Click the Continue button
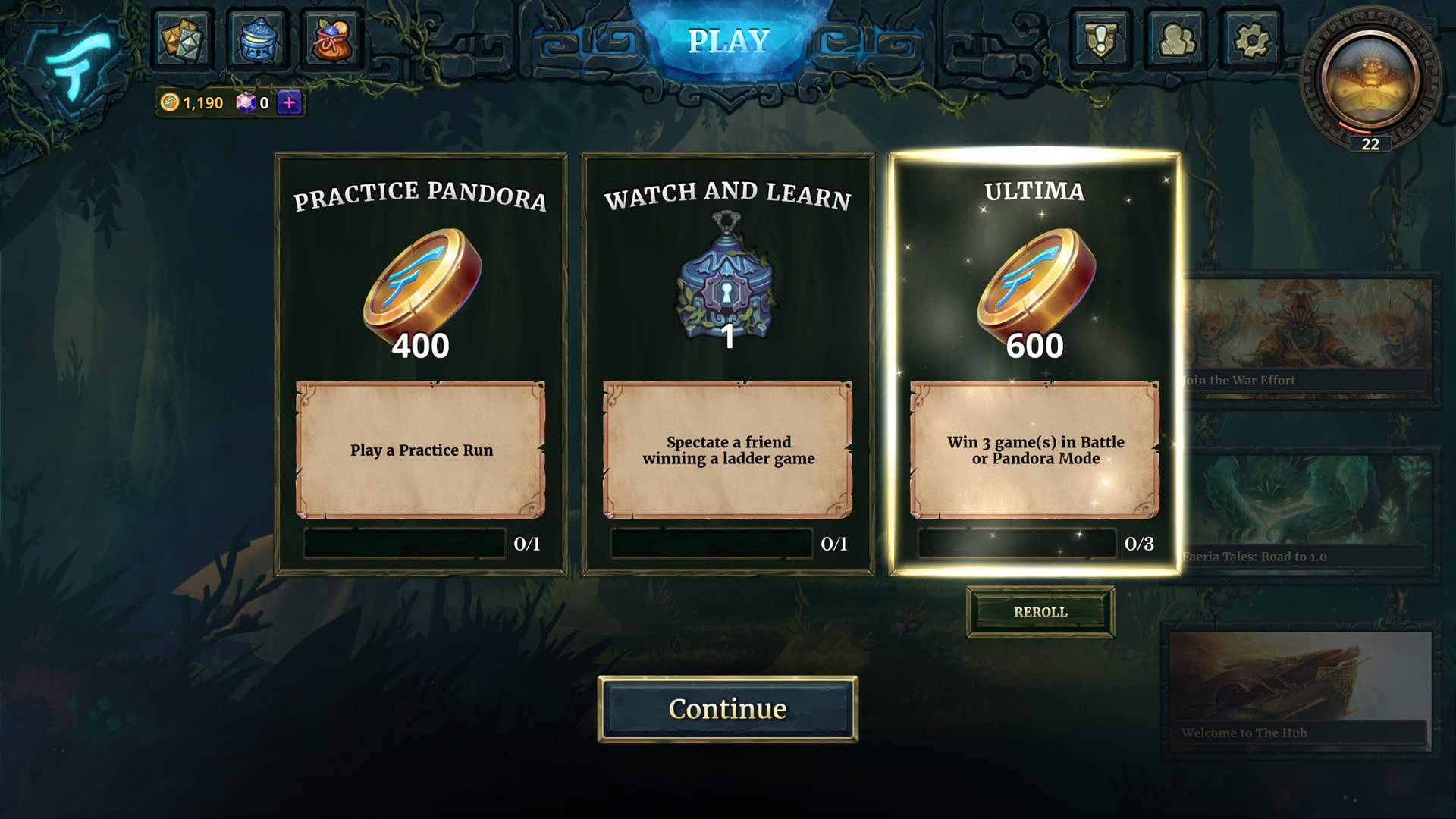 point(727,709)
